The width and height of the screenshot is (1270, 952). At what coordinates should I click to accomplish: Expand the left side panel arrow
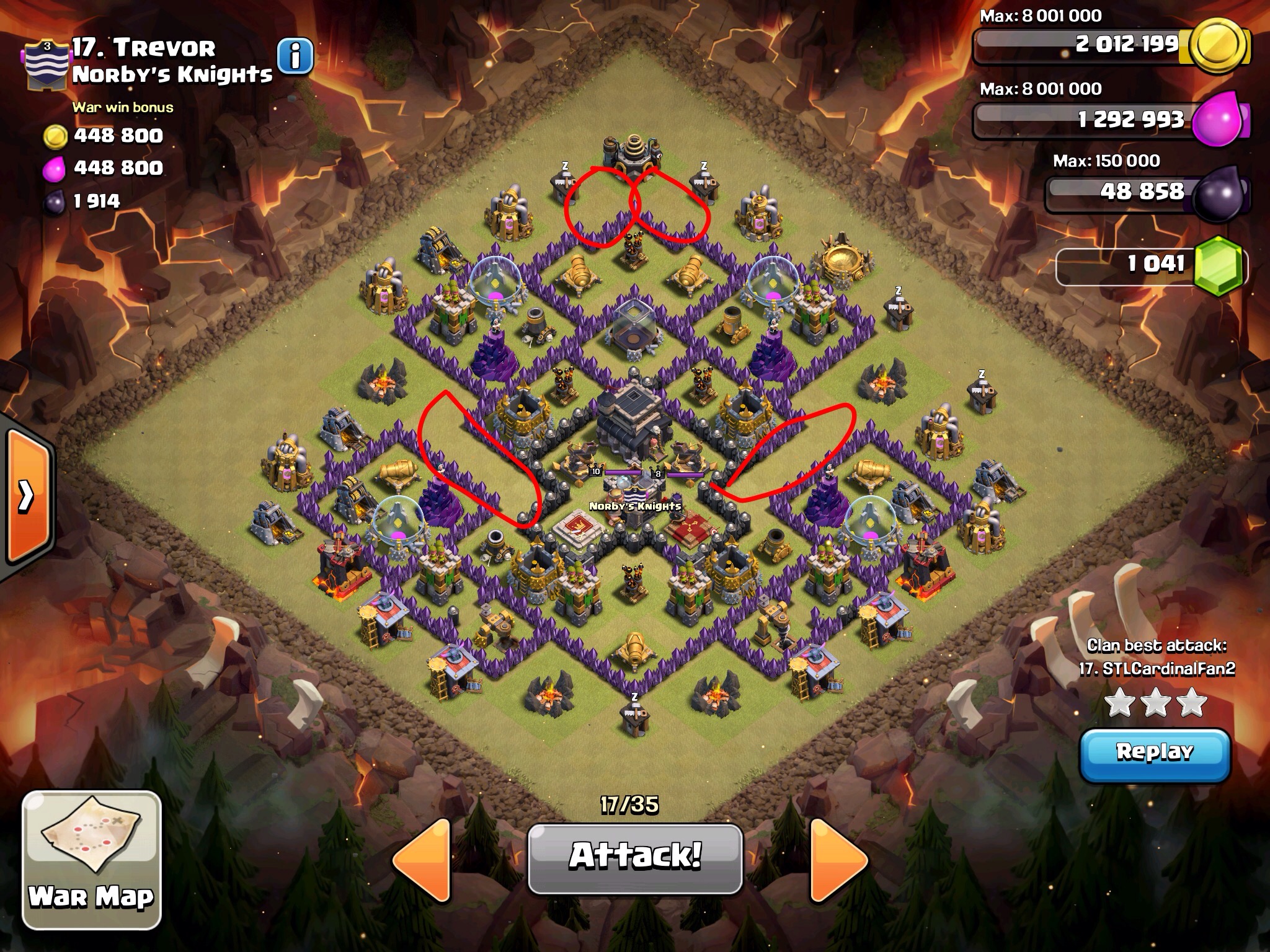(x=25, y=496)
